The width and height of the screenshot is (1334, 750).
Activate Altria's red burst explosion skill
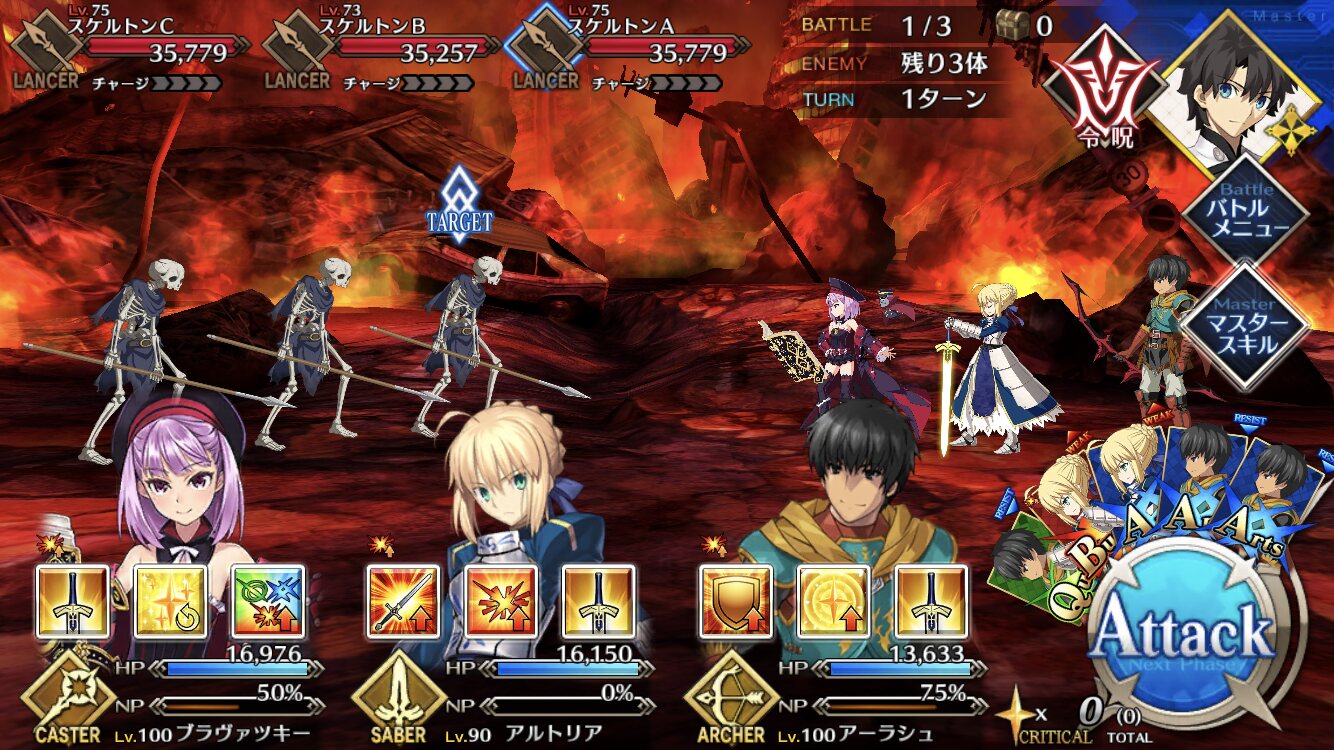501,602
